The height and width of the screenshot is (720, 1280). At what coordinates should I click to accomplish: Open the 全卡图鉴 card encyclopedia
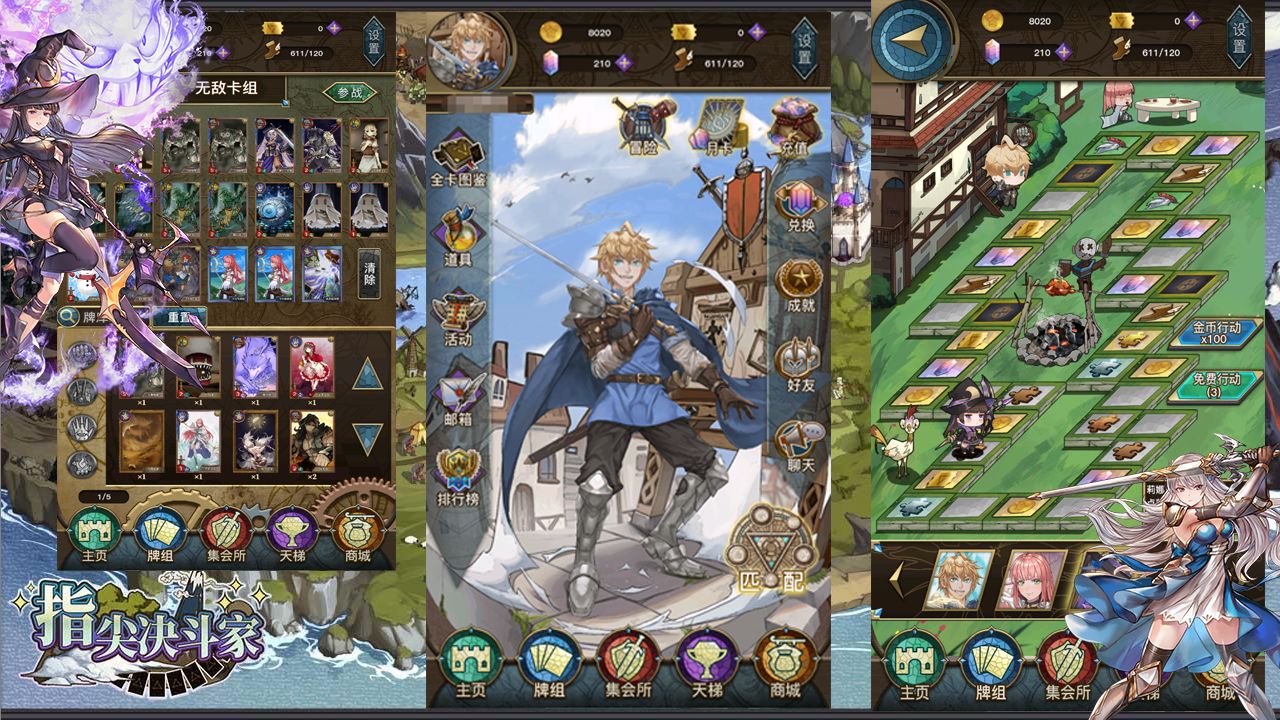click(457, 160)
